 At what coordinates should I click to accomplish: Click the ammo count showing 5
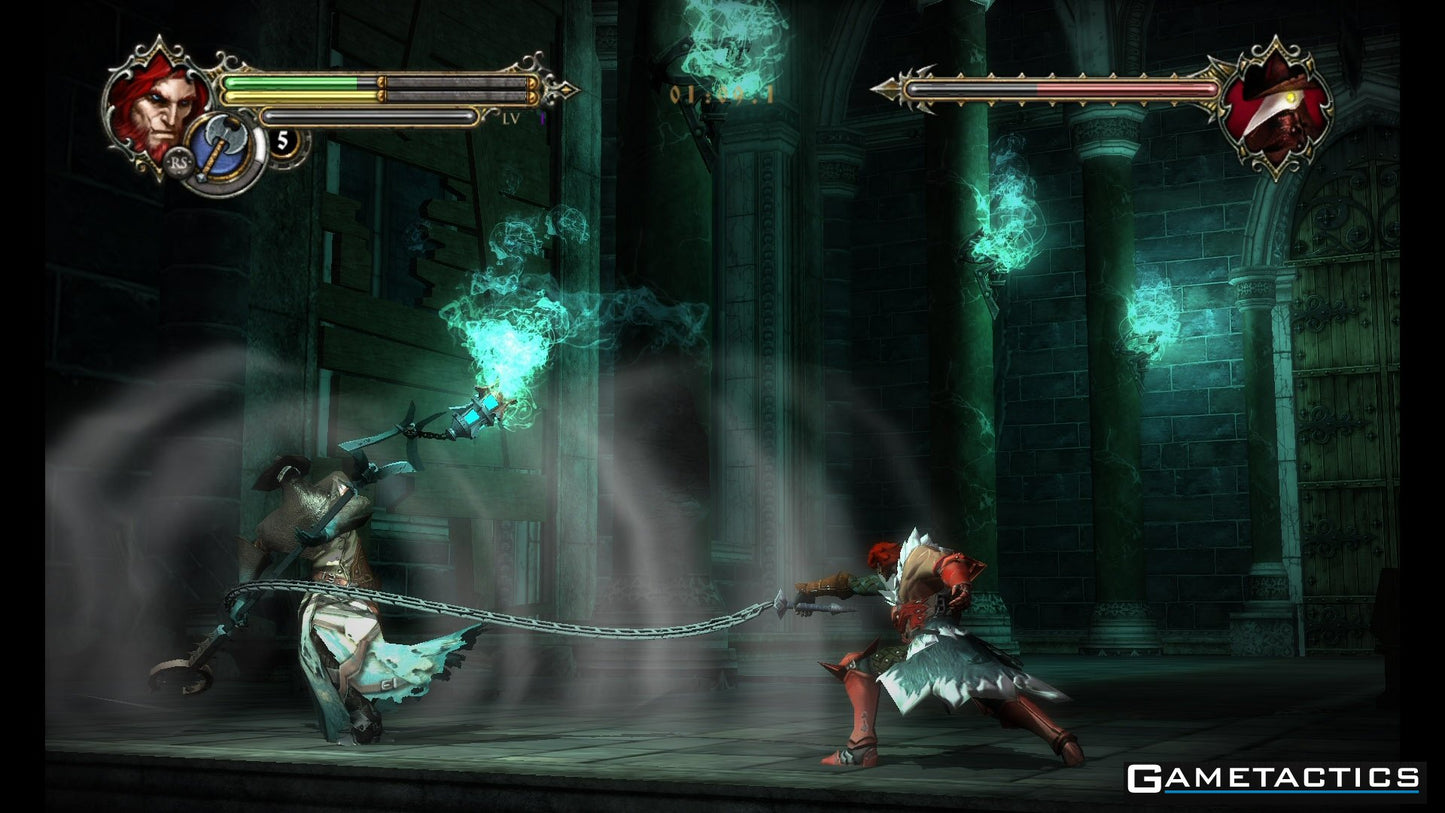[x=283, y=138]
